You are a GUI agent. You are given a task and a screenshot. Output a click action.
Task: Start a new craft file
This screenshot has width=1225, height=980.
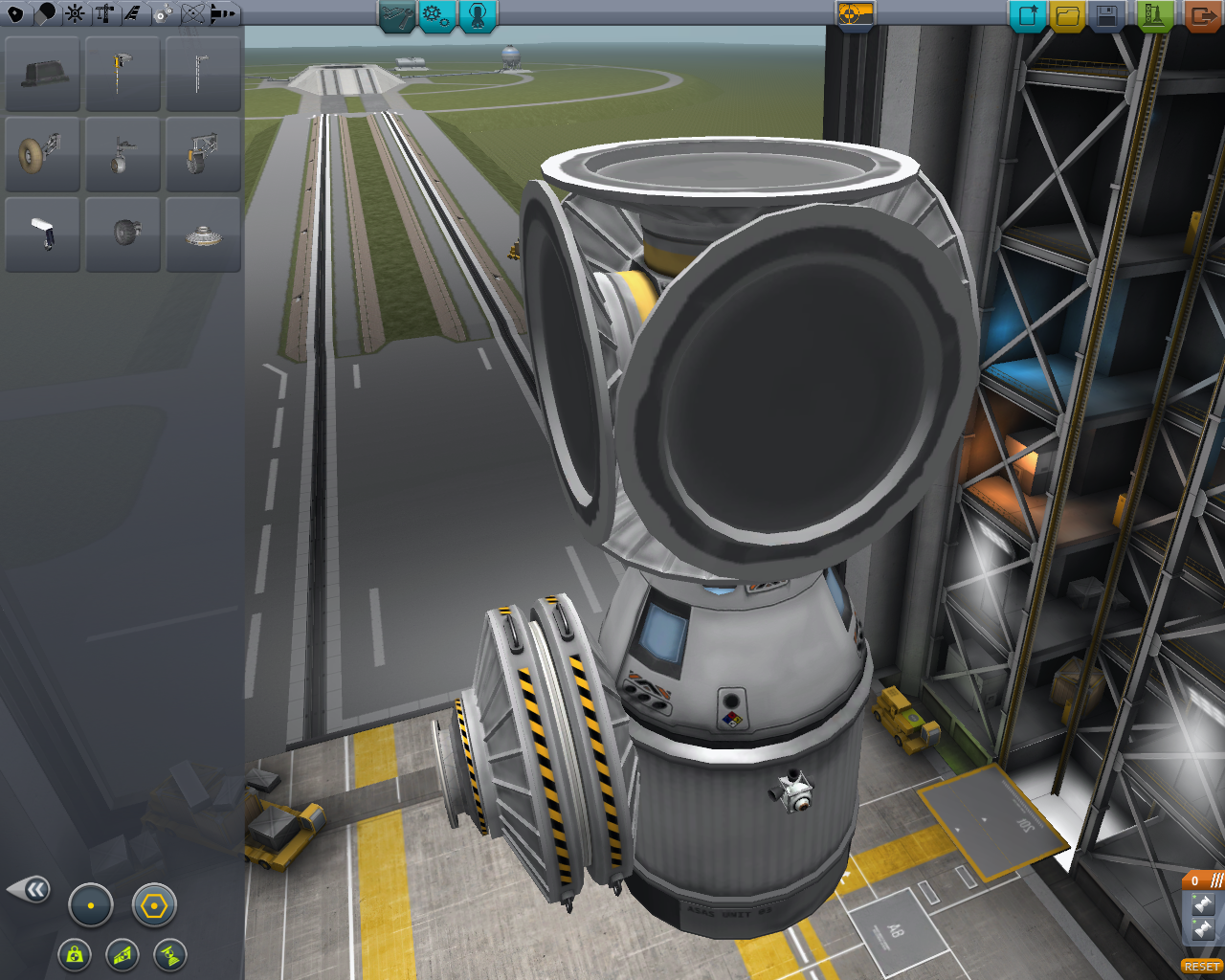(x=1028, y=15)
